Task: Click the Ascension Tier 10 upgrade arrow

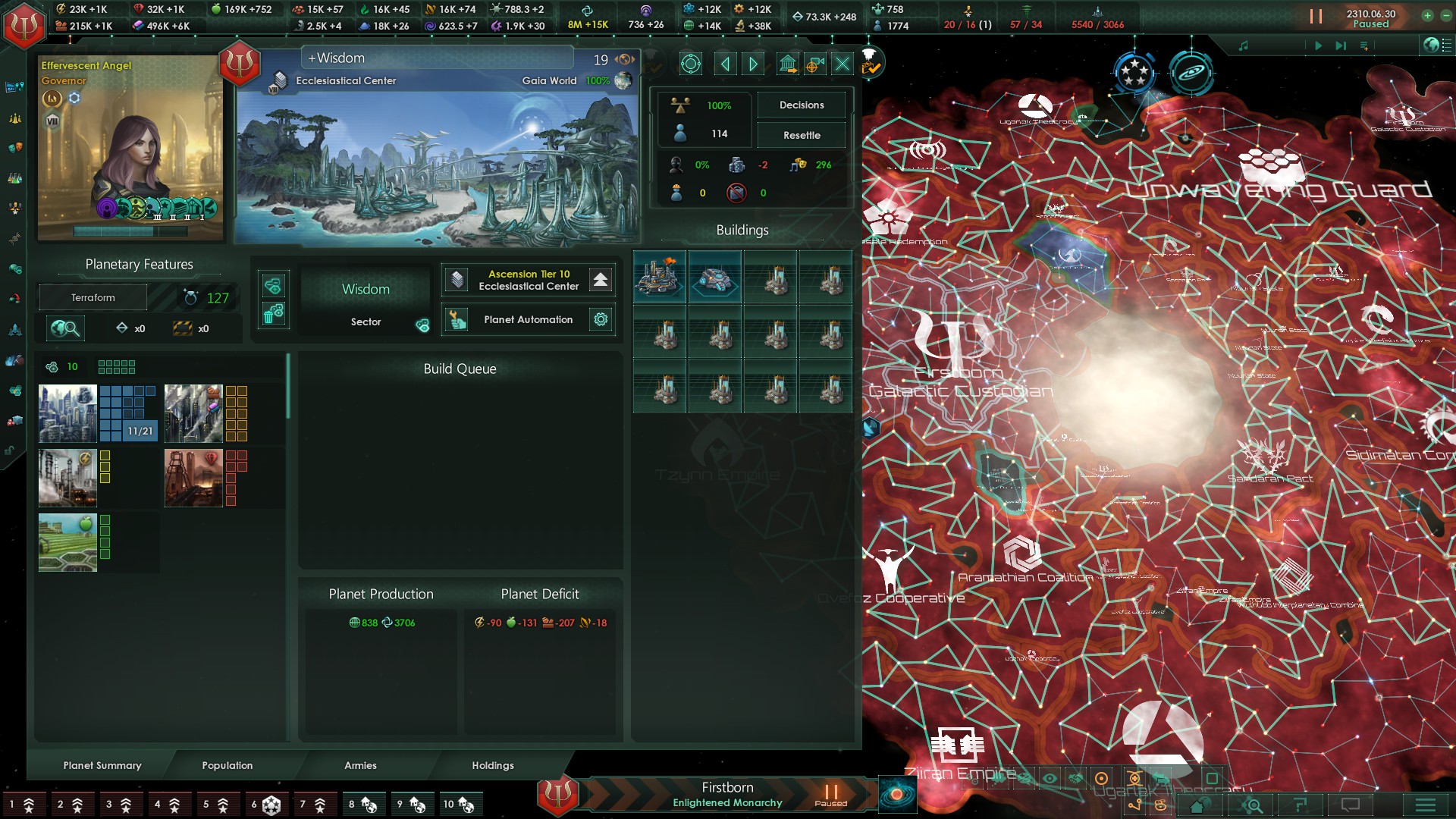Action: click(x=600, y=280)
